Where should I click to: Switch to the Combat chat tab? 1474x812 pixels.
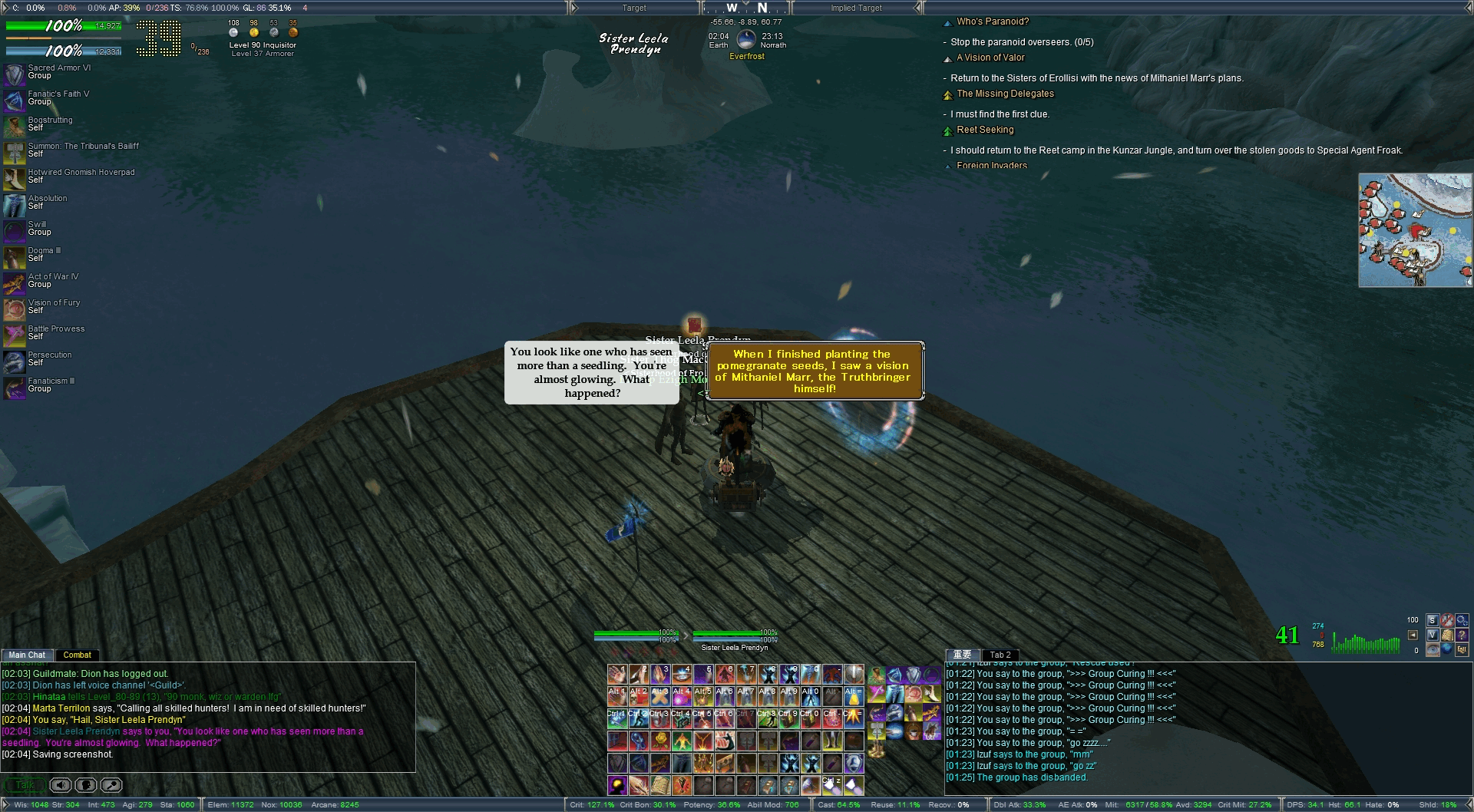pos(77,655)
